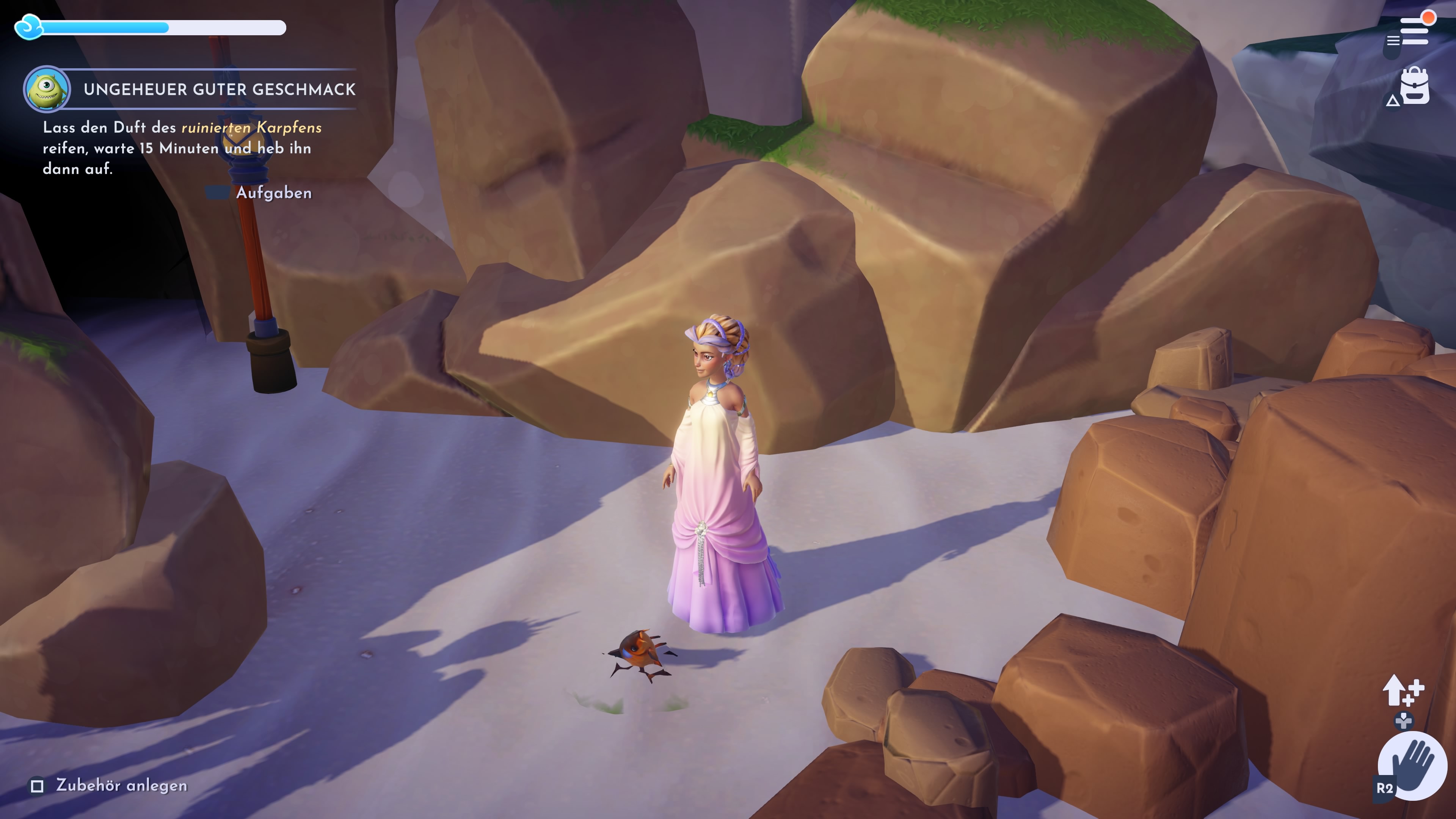
Task: Click Mike Wazowski's quest portrait
Action: tap(47, 89)
